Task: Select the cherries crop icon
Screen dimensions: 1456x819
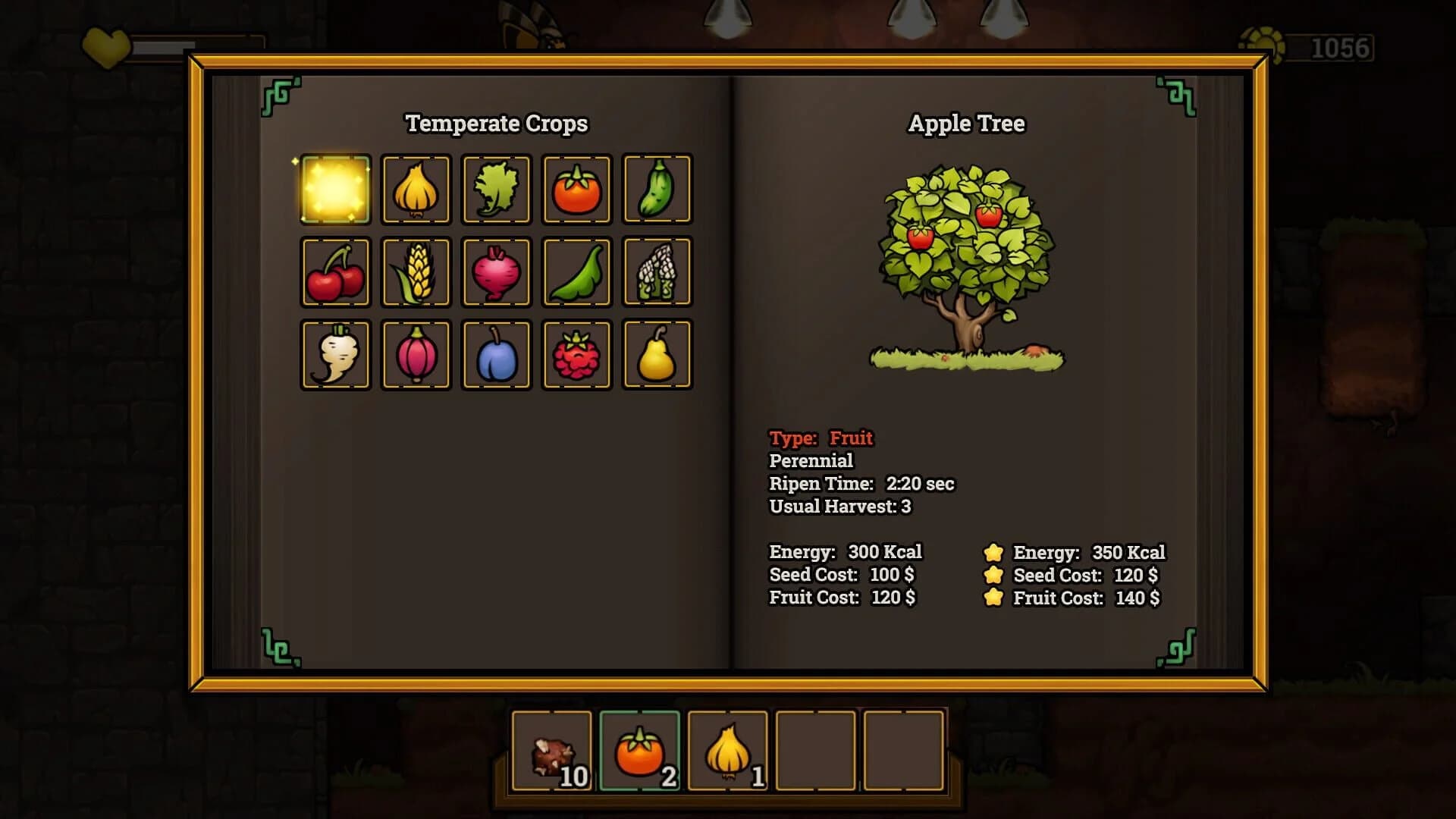Action: pyautogui.click(x=336, y=271)
